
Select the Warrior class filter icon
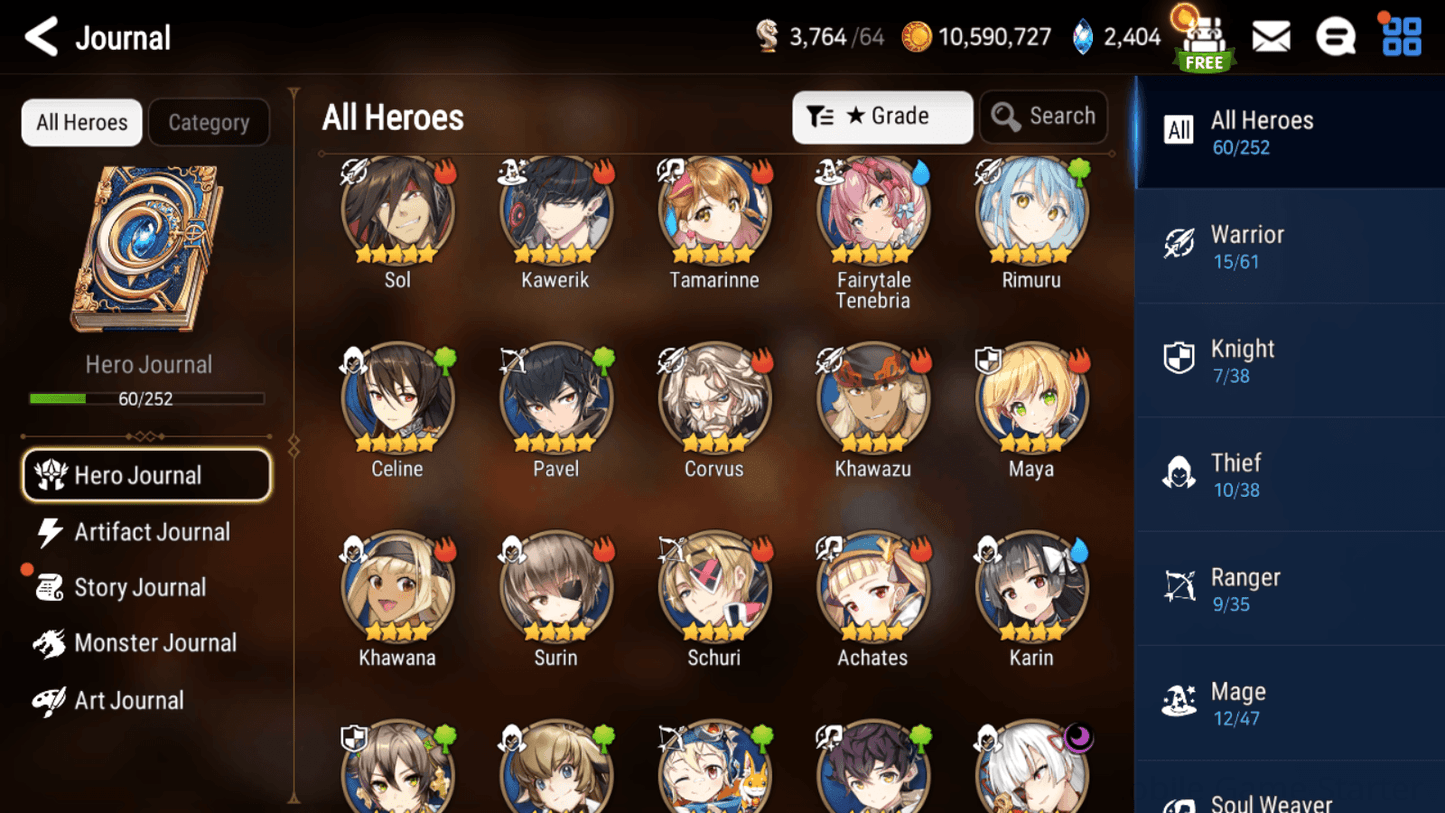click(1180, 244)
